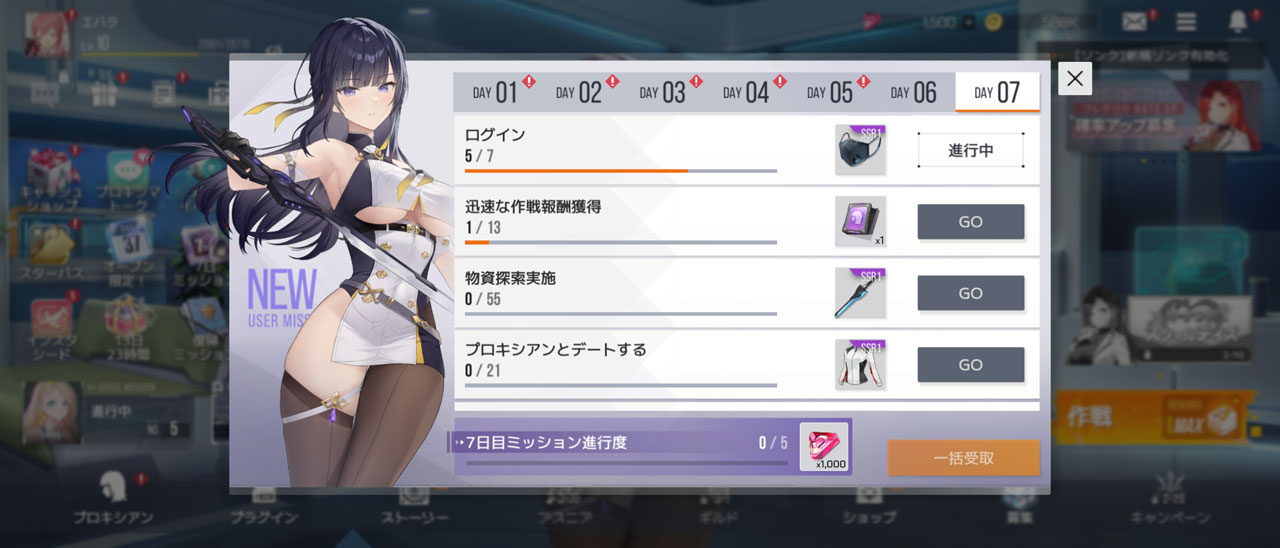
Task: Inspect the purple cube reward icon
Action: (860, 221)
